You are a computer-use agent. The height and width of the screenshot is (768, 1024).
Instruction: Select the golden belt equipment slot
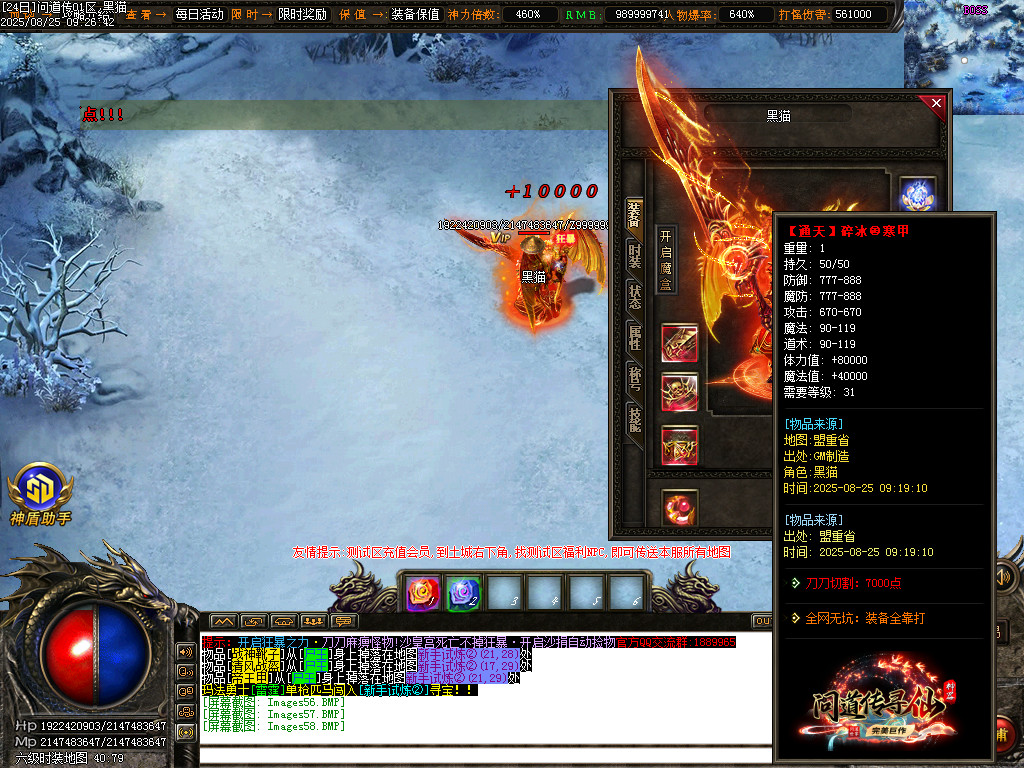(x=680, y=445)
